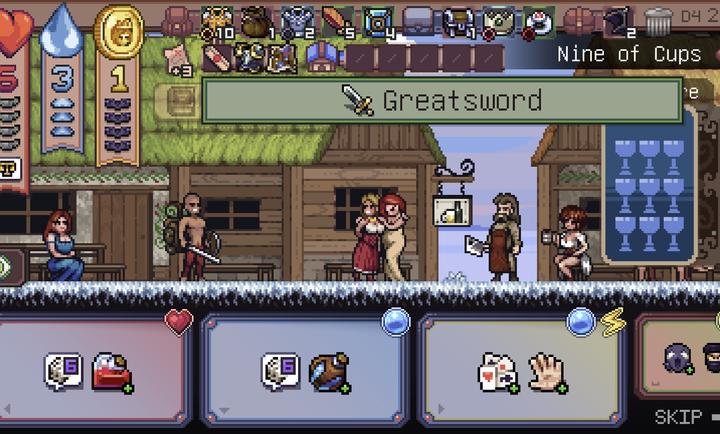This screenshot has width=720, height=434.
Task: Skip the current card choice
Action: pyautogui.click(x=680, y=418)
